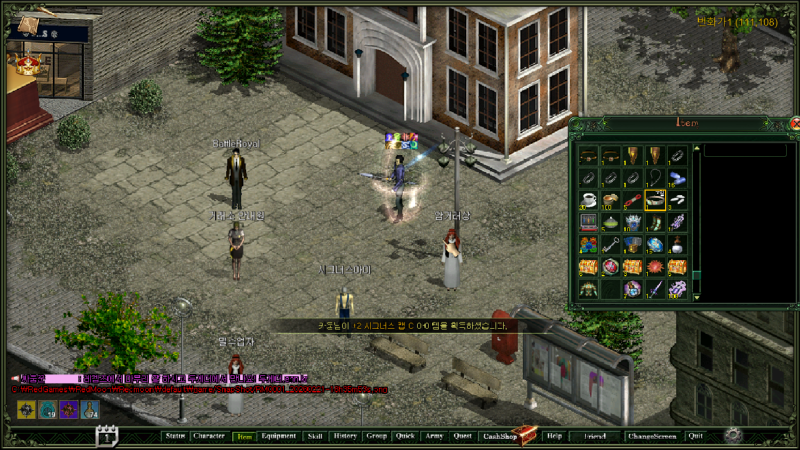Open the Friend list

coord(595,436)
